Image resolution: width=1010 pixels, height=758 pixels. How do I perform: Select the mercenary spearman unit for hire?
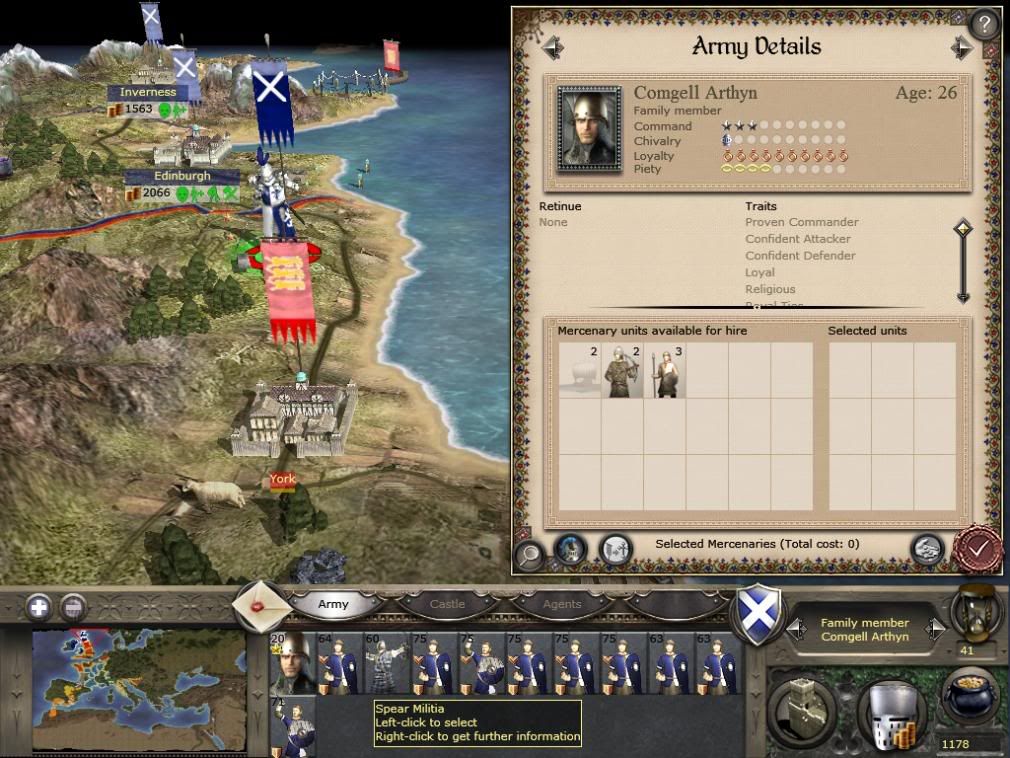coord(664,370)
